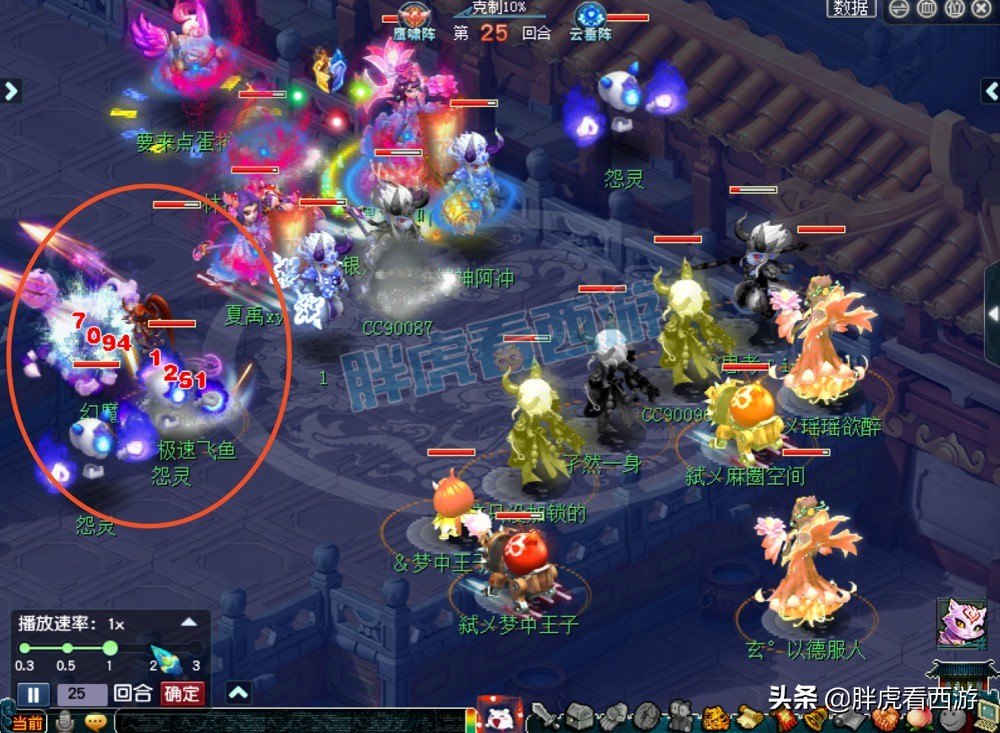Switch to the 当前 chat channel
The width and height of the screenshot is (1000, 733).
[27, 722]
